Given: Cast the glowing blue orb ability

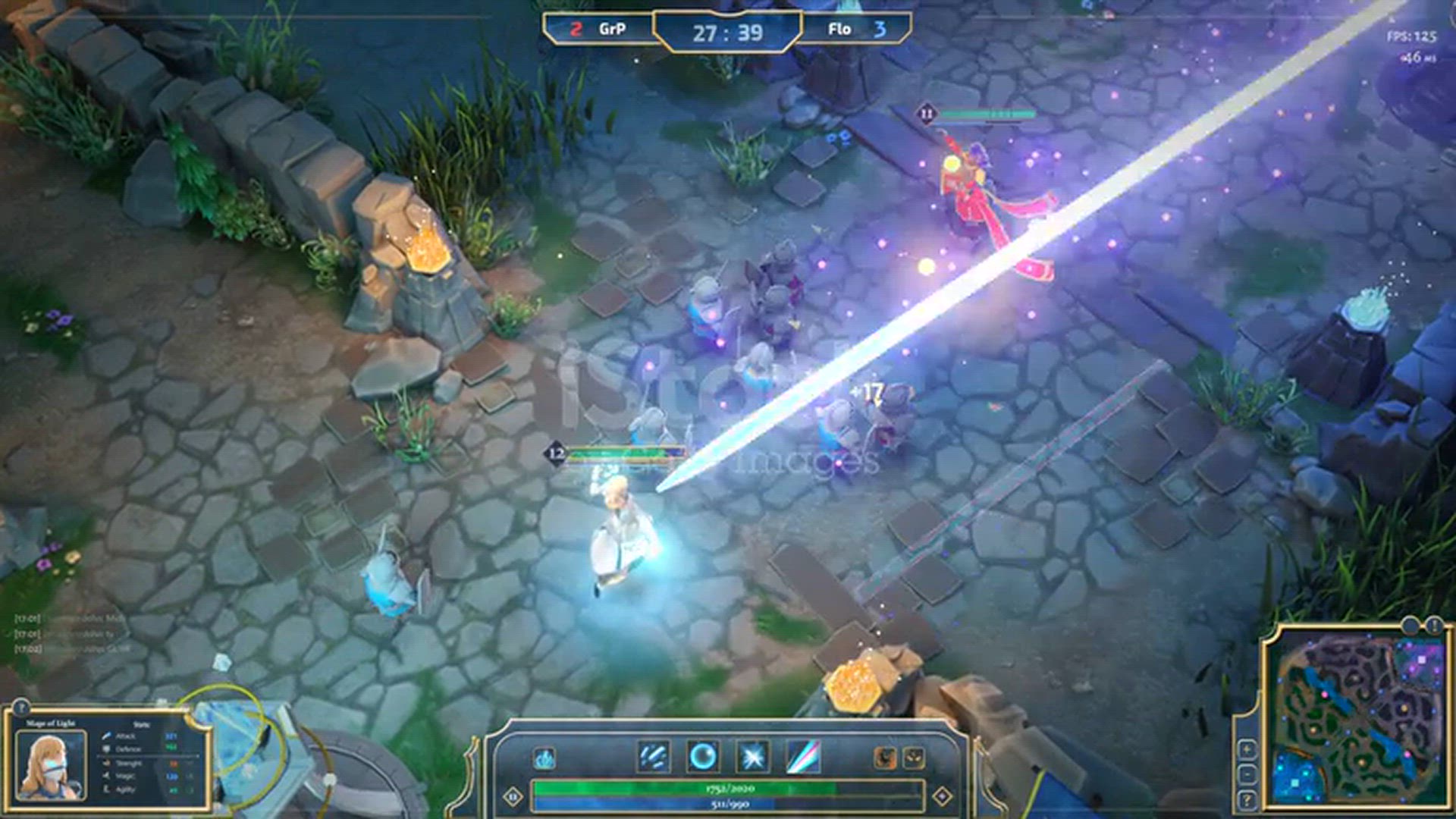Looking at the screenshot, I should 703,758.
